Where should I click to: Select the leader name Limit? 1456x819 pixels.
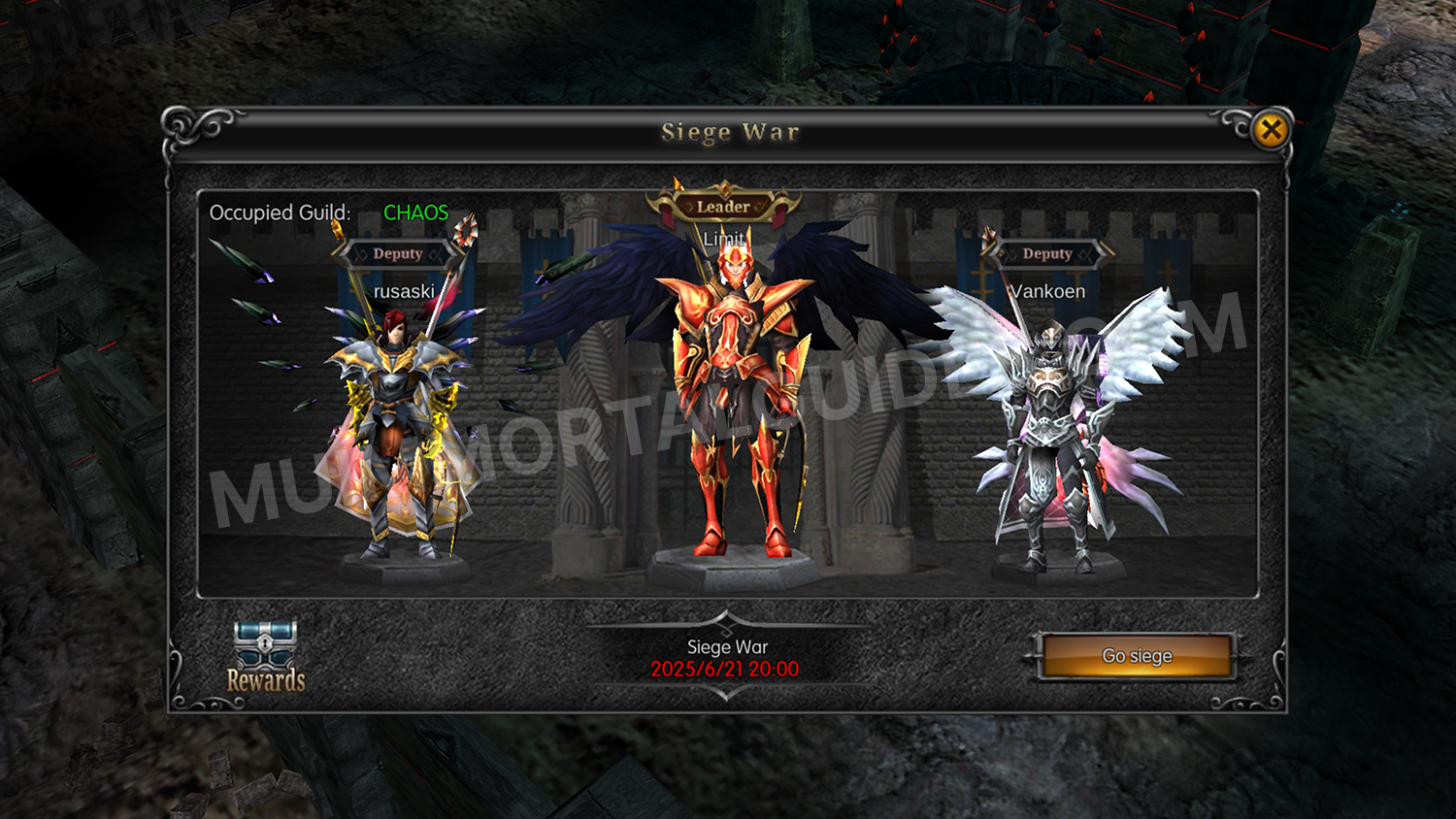(726, 238)
